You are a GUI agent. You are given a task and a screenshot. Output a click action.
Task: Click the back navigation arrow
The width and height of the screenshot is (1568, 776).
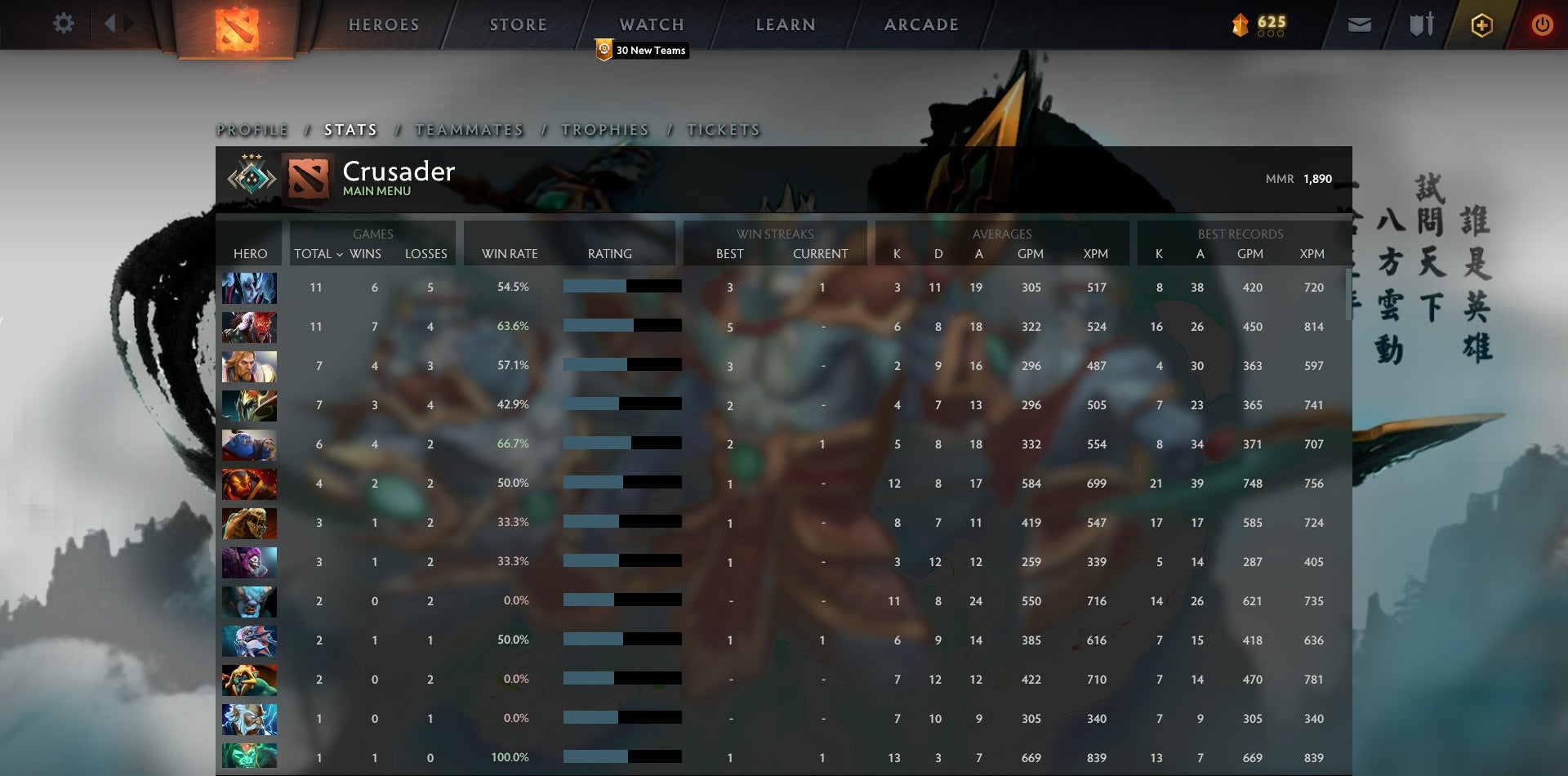tap(112, 23)
